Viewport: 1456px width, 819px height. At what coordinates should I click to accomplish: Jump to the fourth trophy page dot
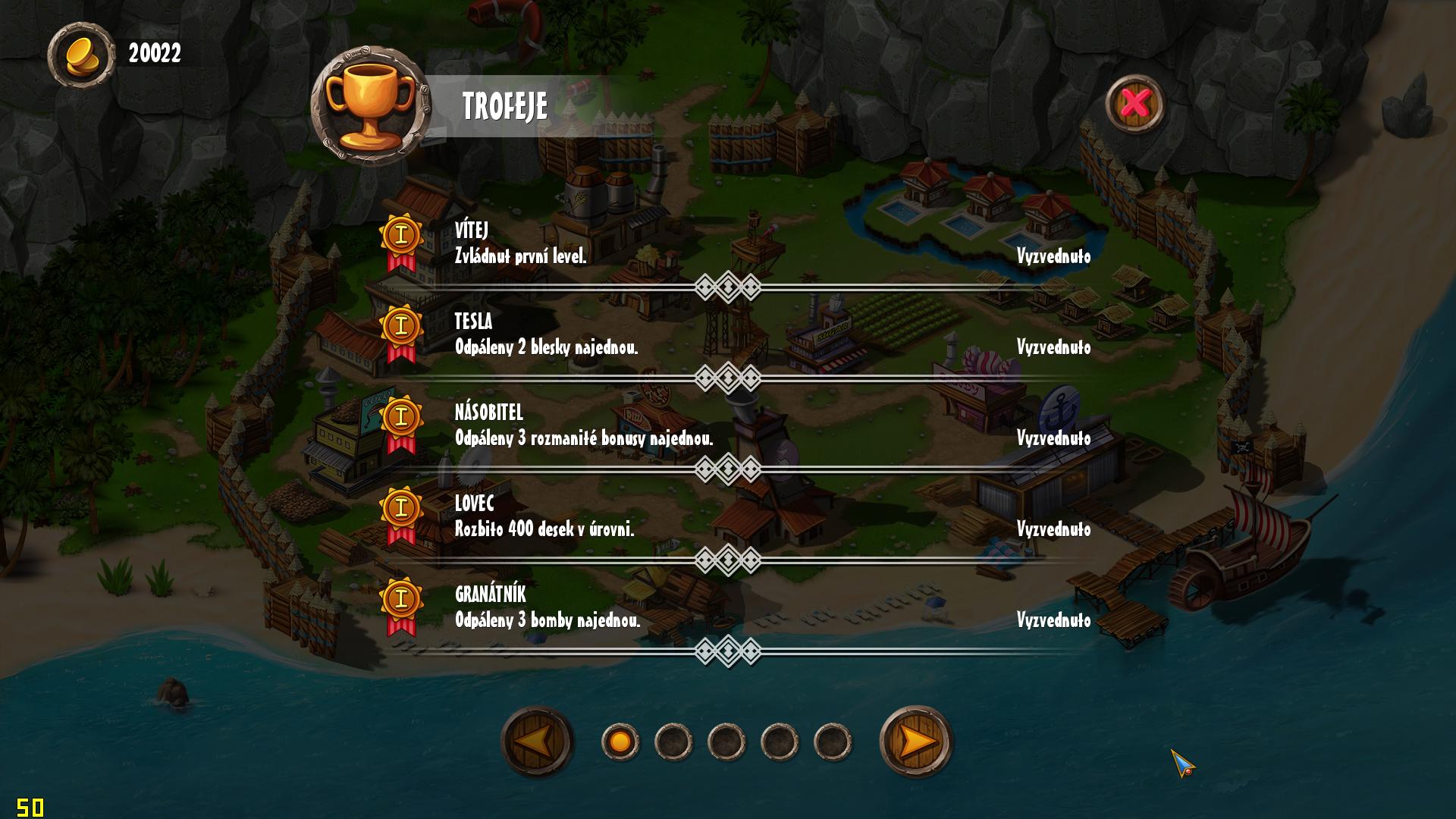[x=780, y=742]
